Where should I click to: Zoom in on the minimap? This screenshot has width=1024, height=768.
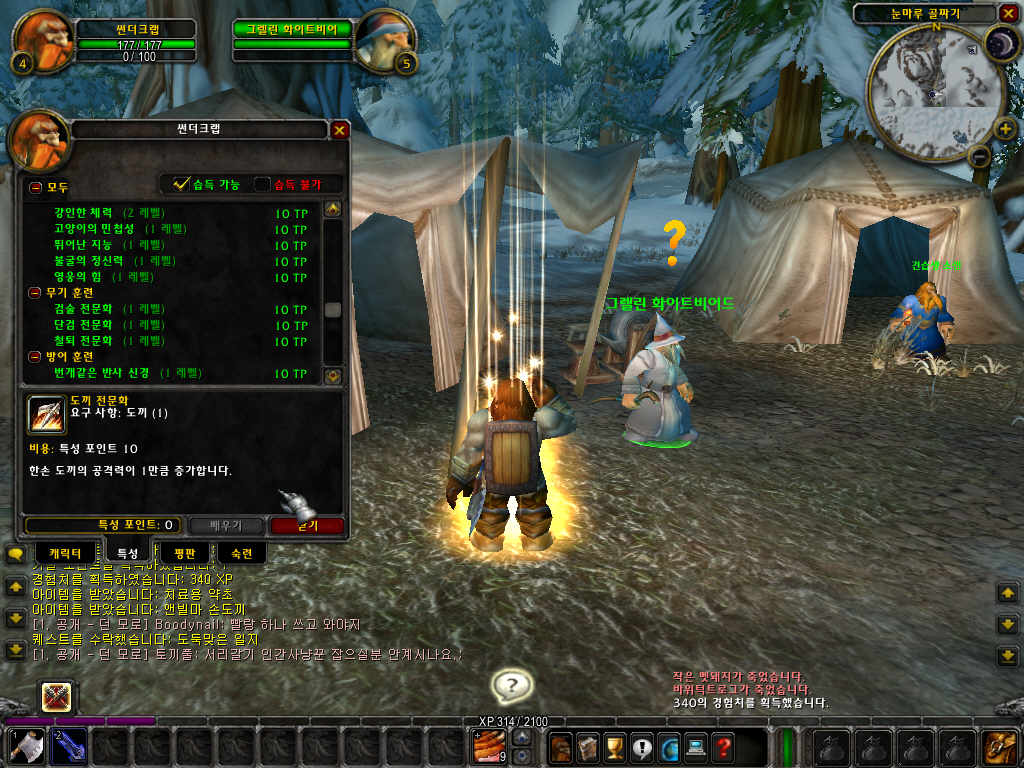click(x=1004, y=129)
